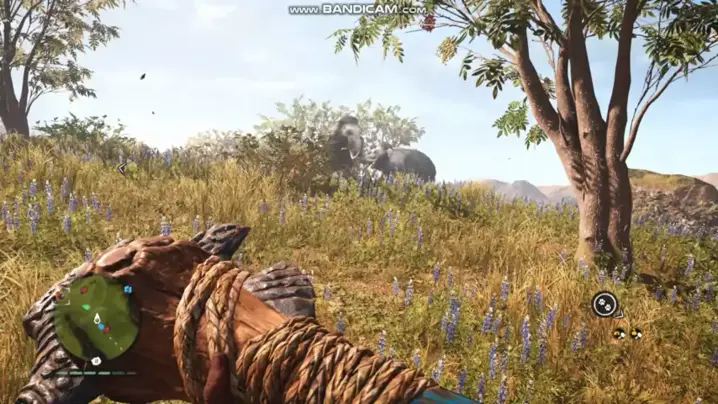Image resolution: width=718 pixels, height=404 pixels.
Task: Click the Bandicam watermark link
Action: (358, 9)
